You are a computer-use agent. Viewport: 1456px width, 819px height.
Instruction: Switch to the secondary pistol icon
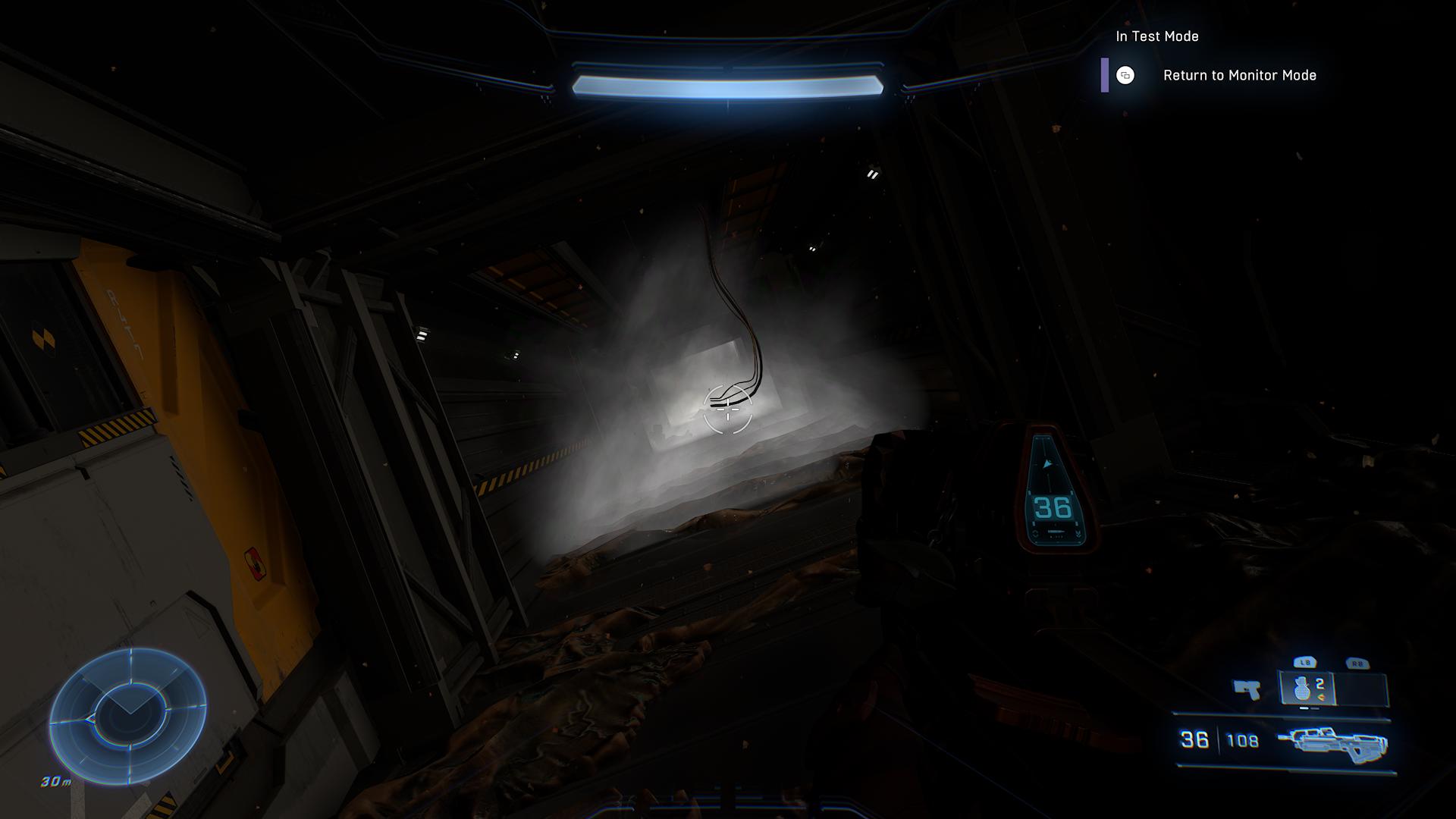point(1247,689)
